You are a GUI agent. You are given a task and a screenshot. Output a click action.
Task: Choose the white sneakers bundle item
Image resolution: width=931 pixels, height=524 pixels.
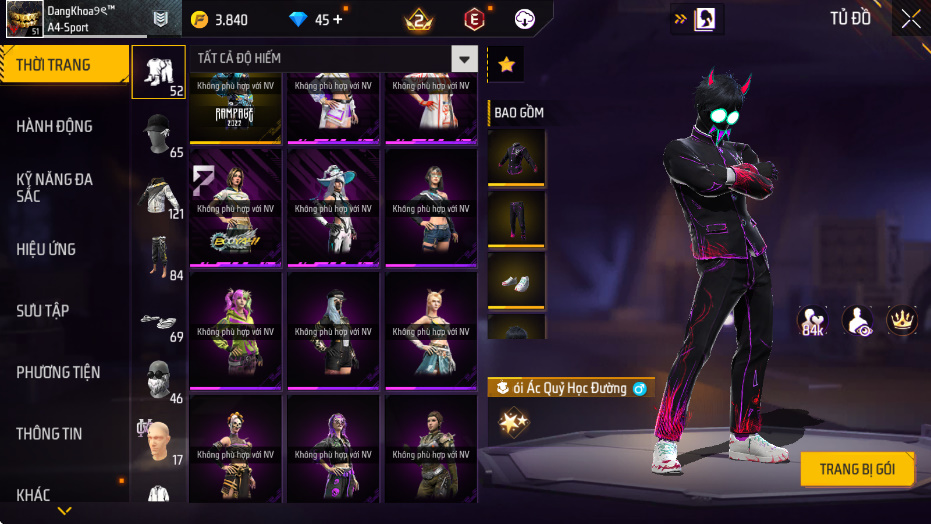[x=516, y=281]
